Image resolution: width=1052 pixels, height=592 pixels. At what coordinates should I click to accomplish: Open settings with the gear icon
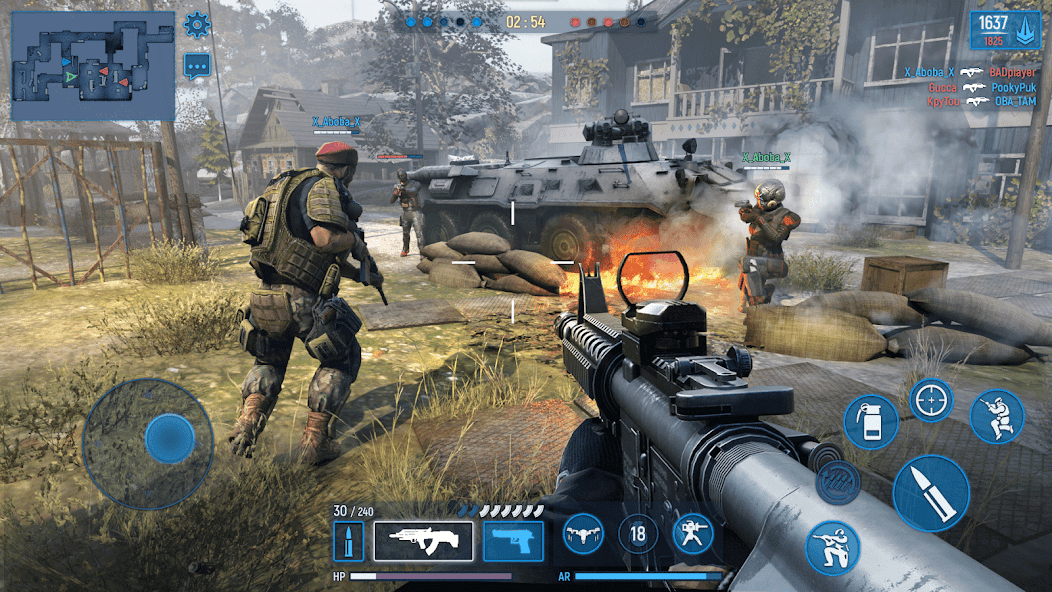click(197, 25)
